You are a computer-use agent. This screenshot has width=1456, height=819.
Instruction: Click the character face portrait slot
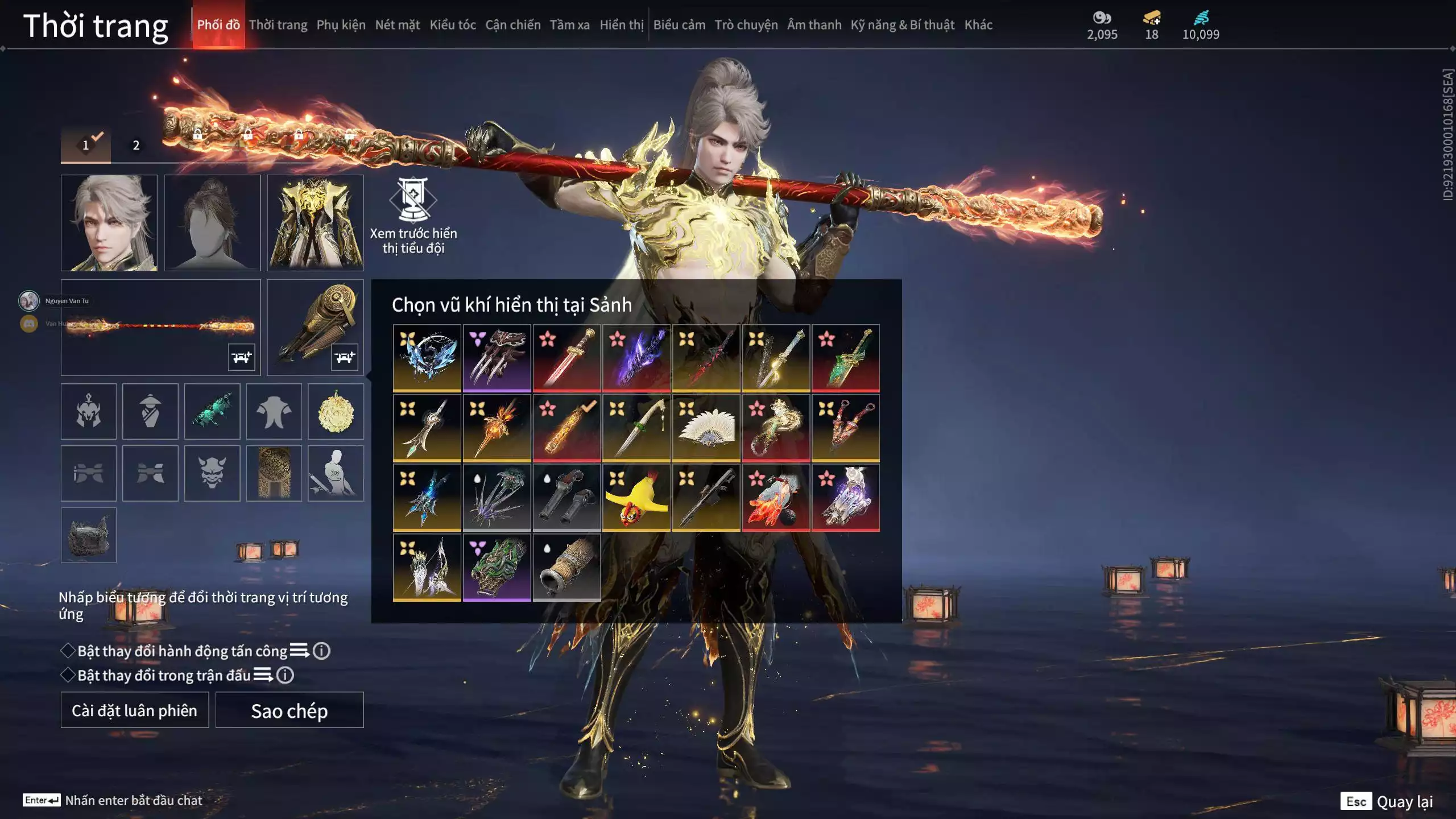(x=109, y=222)
